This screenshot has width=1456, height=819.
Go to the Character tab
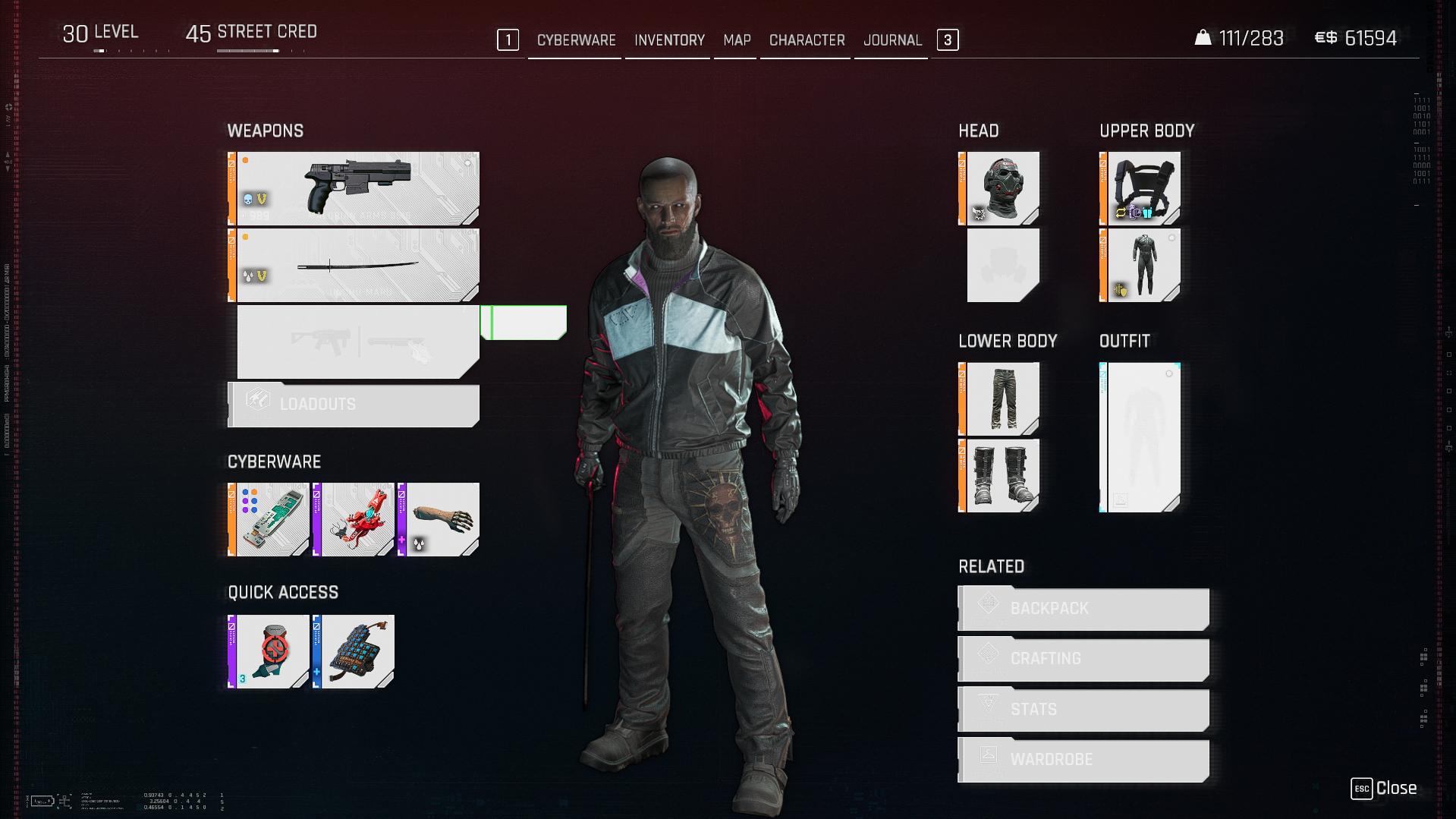(807, 40)
